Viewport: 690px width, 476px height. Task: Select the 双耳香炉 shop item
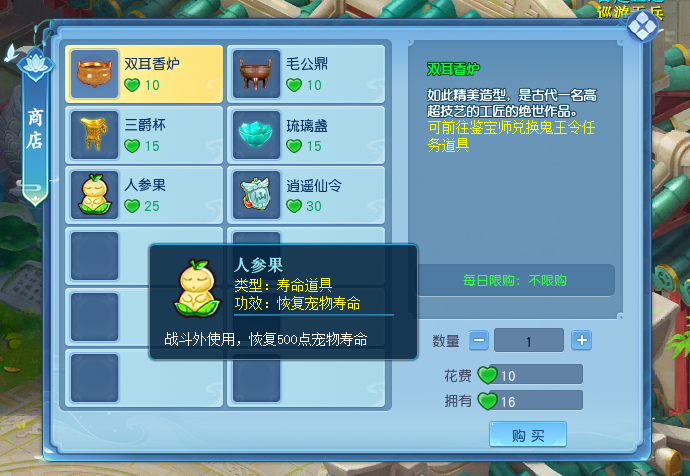144,74
